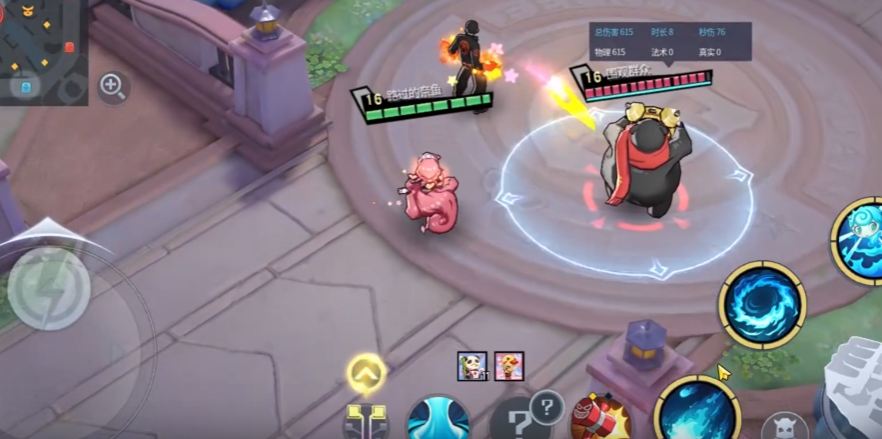The image size is (882, 439).
Task: Toggle the horned minion target button
Action: coord(784,427)
